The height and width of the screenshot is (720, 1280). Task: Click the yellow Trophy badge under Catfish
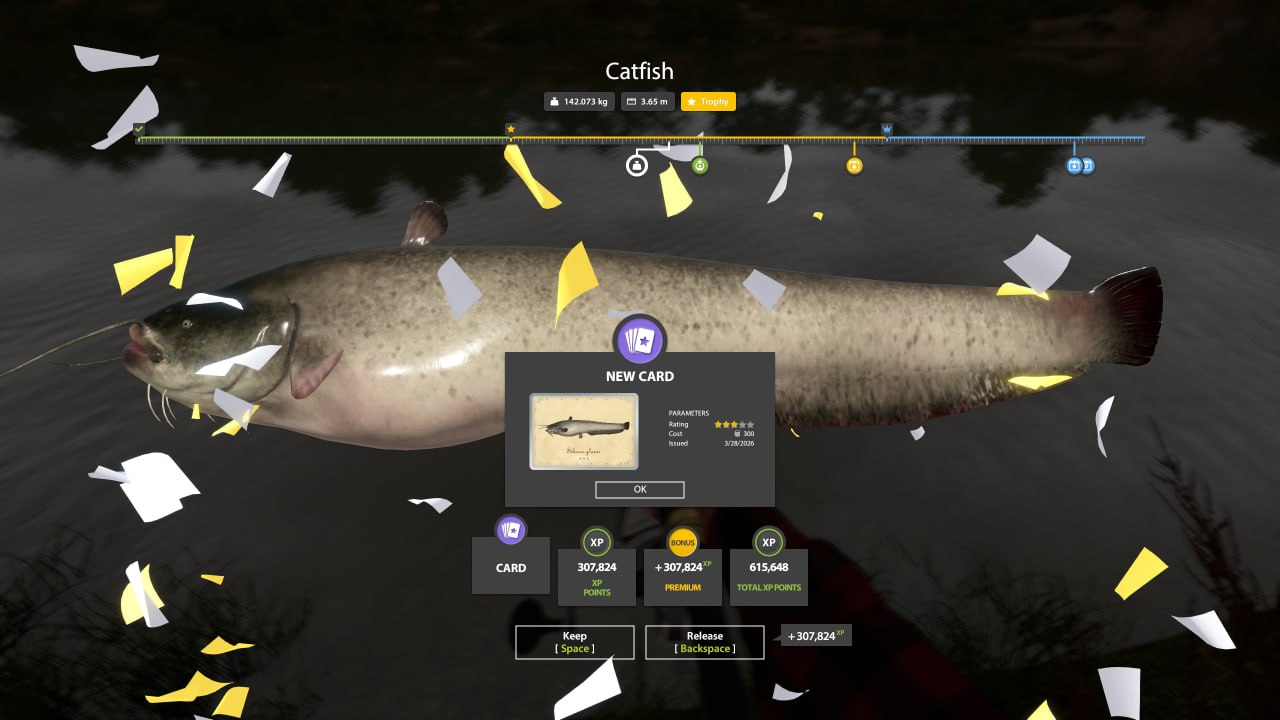pyautogui.click(x=708, y=101)
